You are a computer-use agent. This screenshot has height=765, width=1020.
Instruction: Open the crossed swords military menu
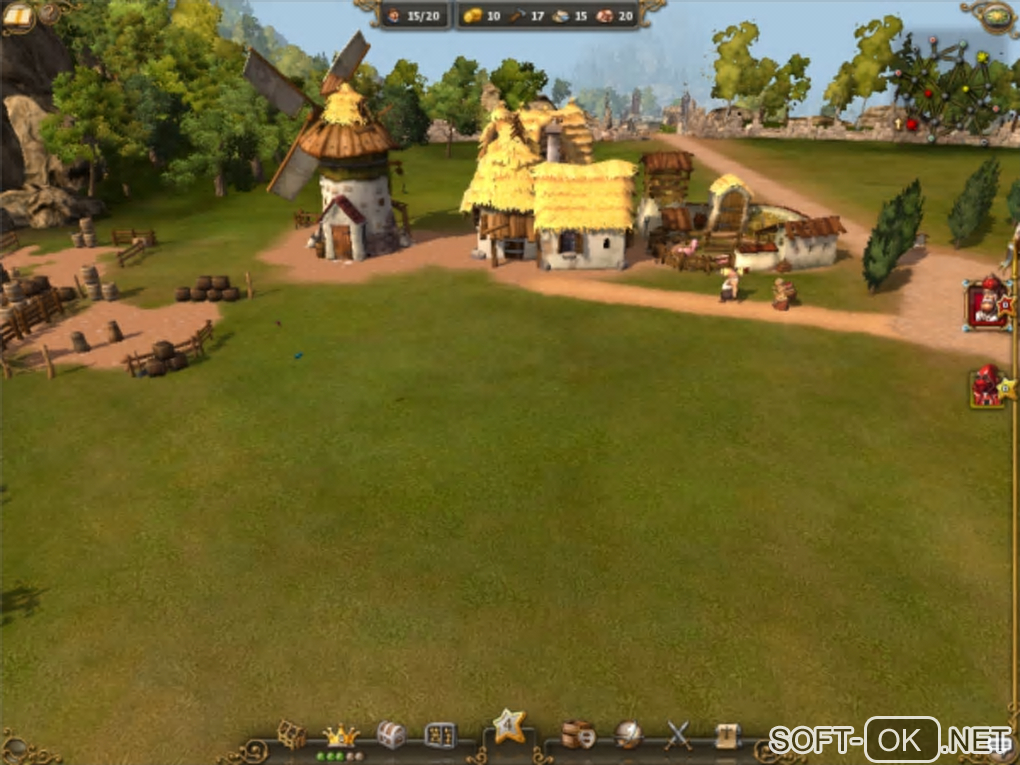(x=679, y=735)
